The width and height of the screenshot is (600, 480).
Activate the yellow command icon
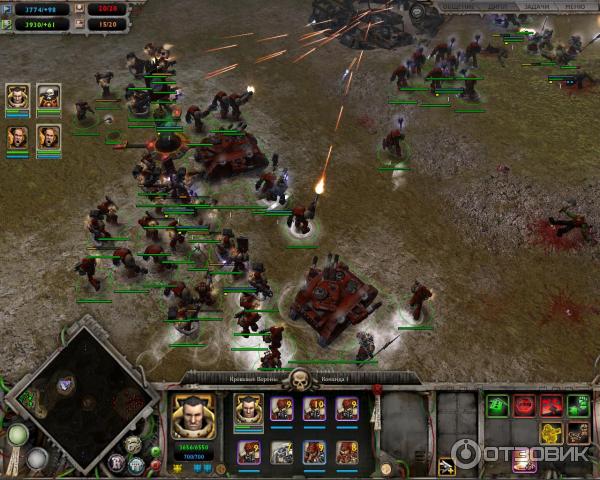(551, 433)
